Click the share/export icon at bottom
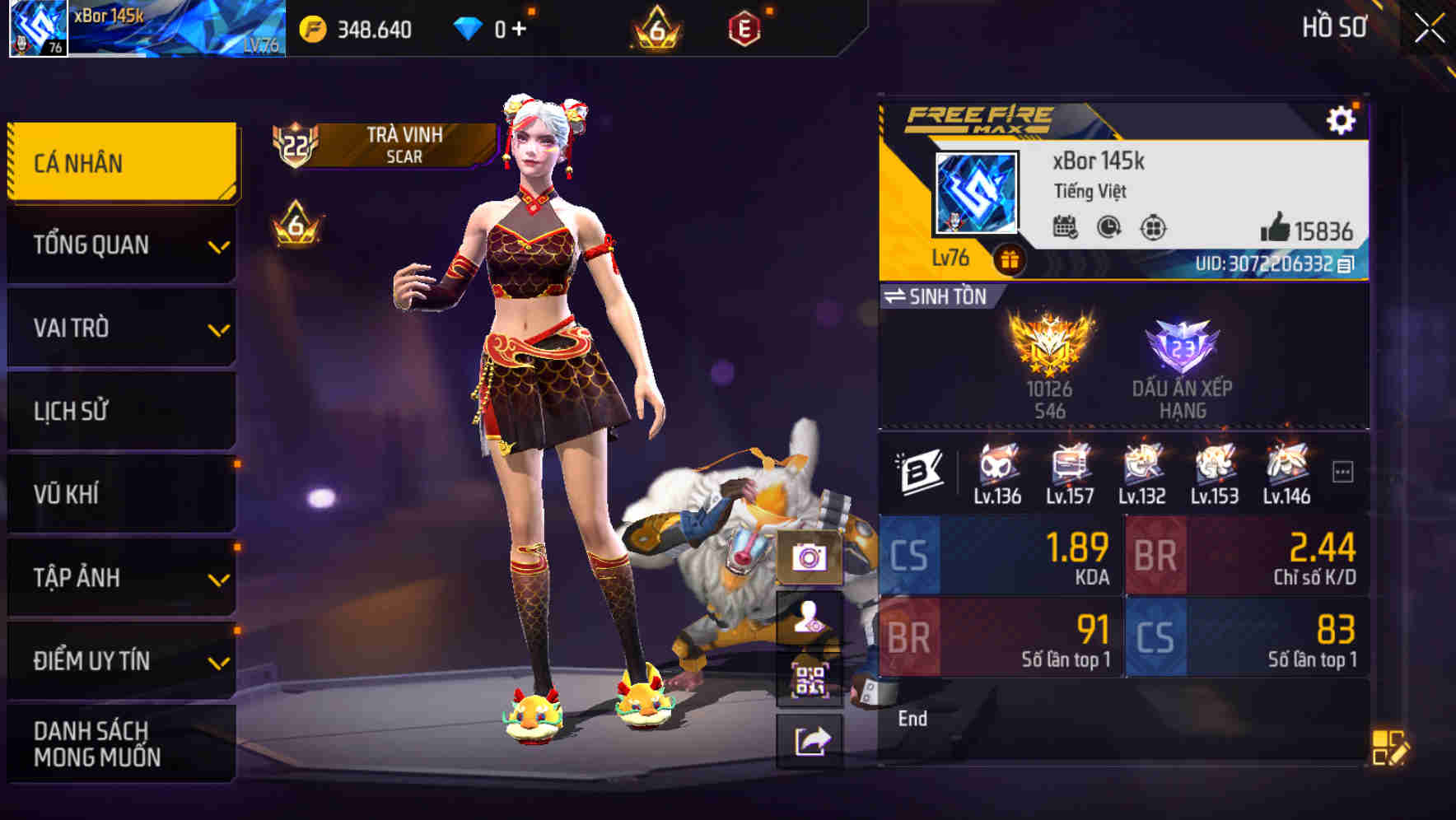The width and height of the screenshot is (1456, 820). click(x=812, y=738)
